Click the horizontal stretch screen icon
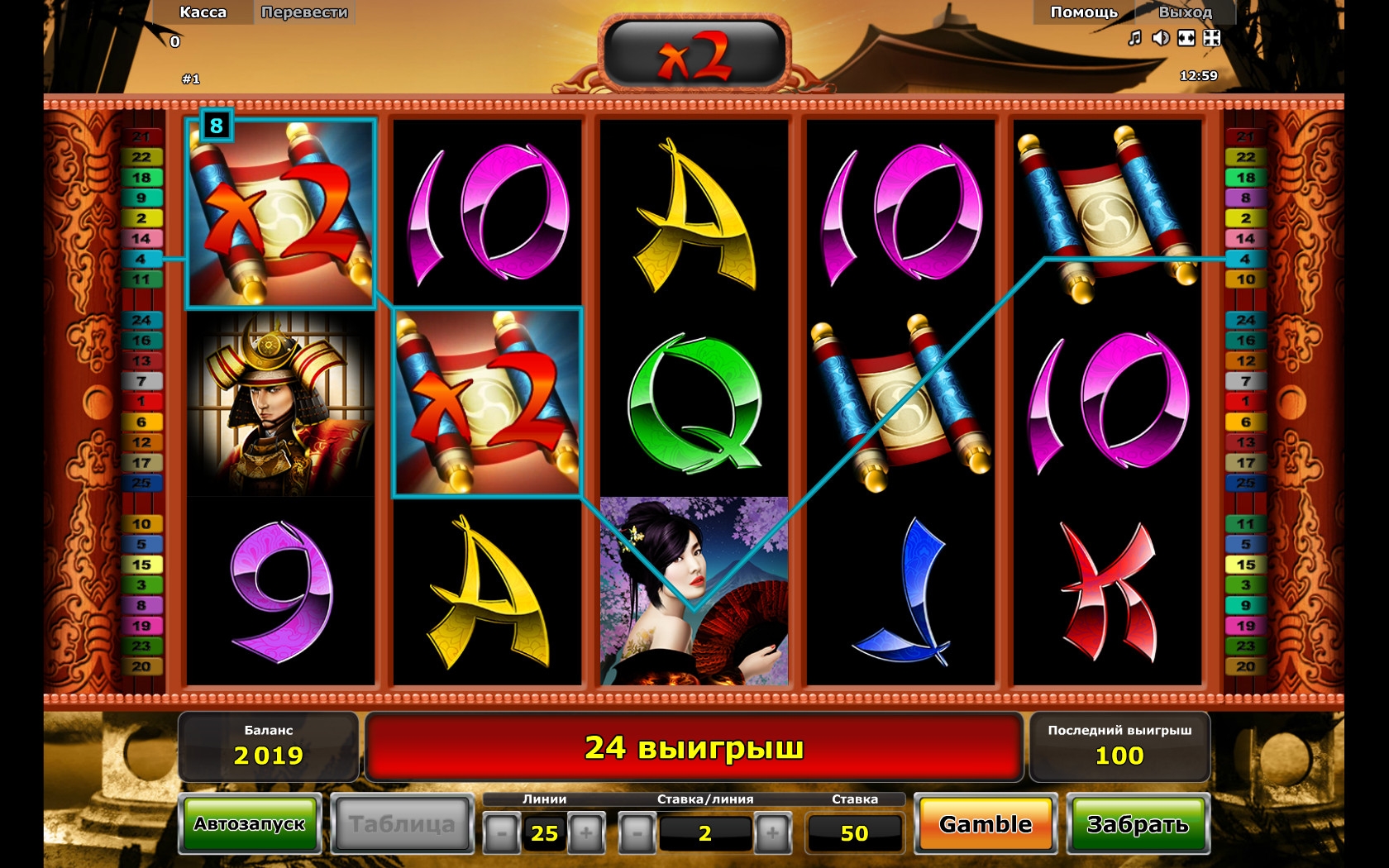 [1186, 38]
